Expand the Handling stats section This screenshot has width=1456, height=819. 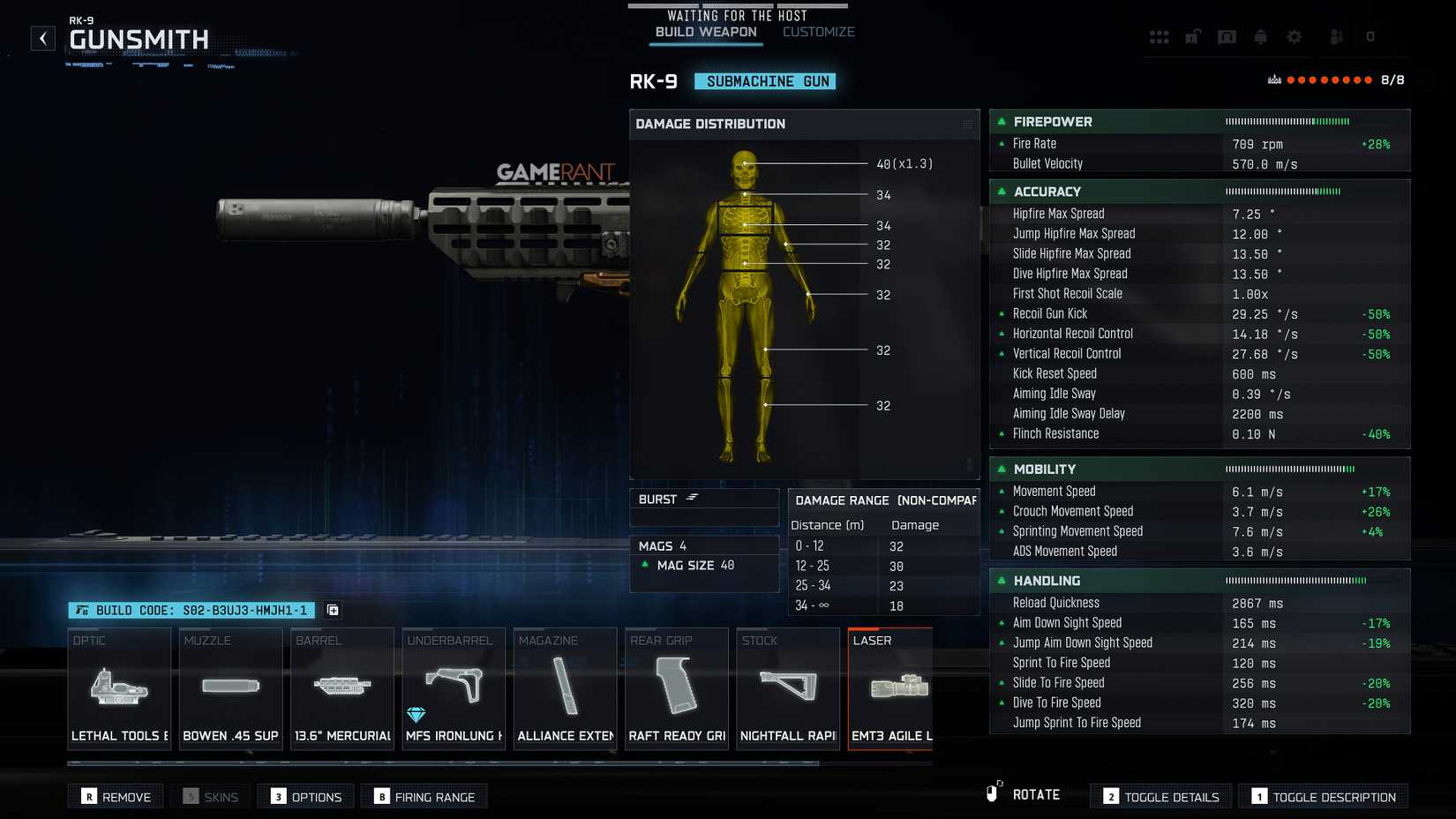[1002, 581]
